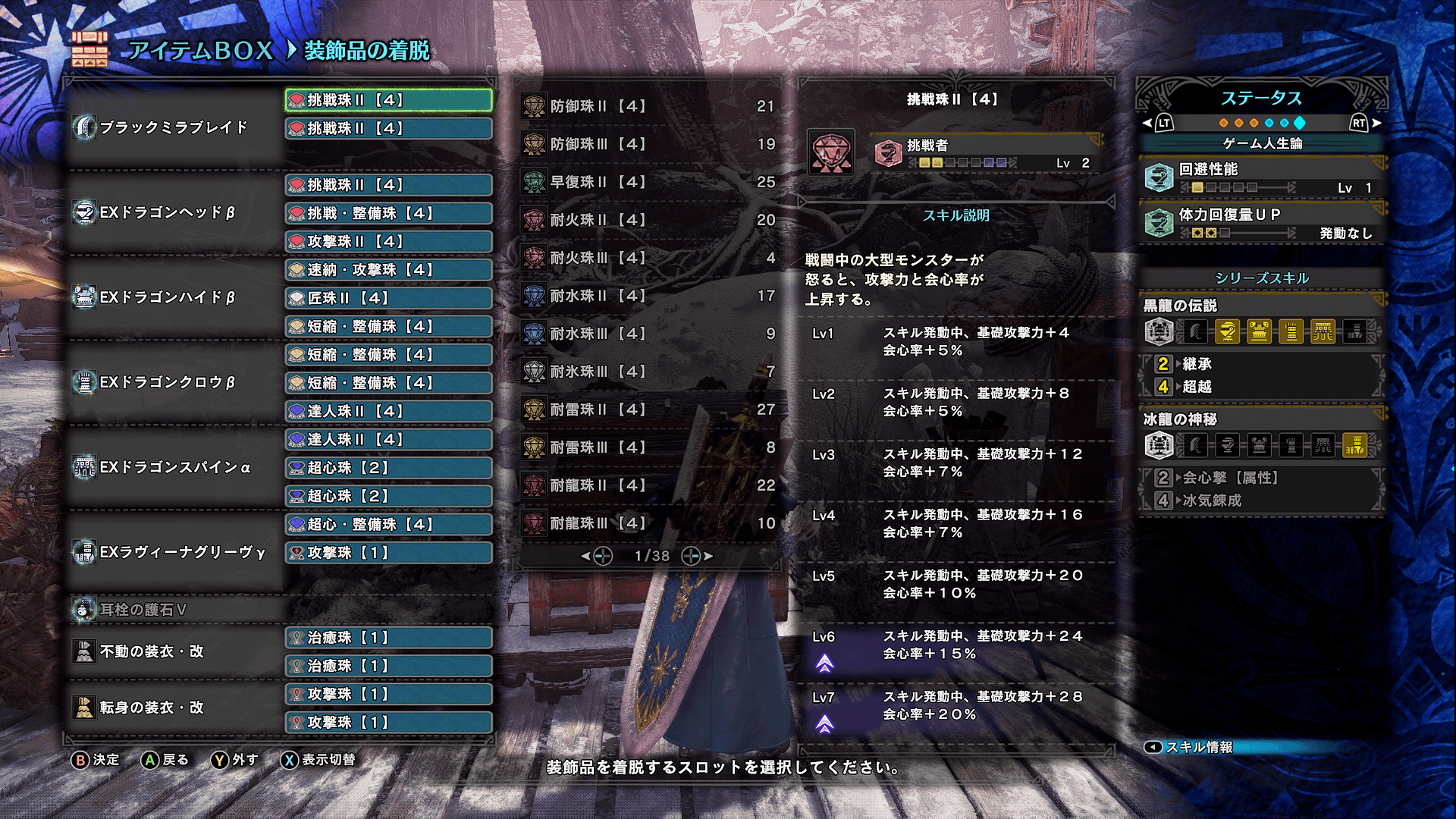Choose the 耐龍珠II【4】 decoration
Screen dimensions: 1456x819
point(648,485)
